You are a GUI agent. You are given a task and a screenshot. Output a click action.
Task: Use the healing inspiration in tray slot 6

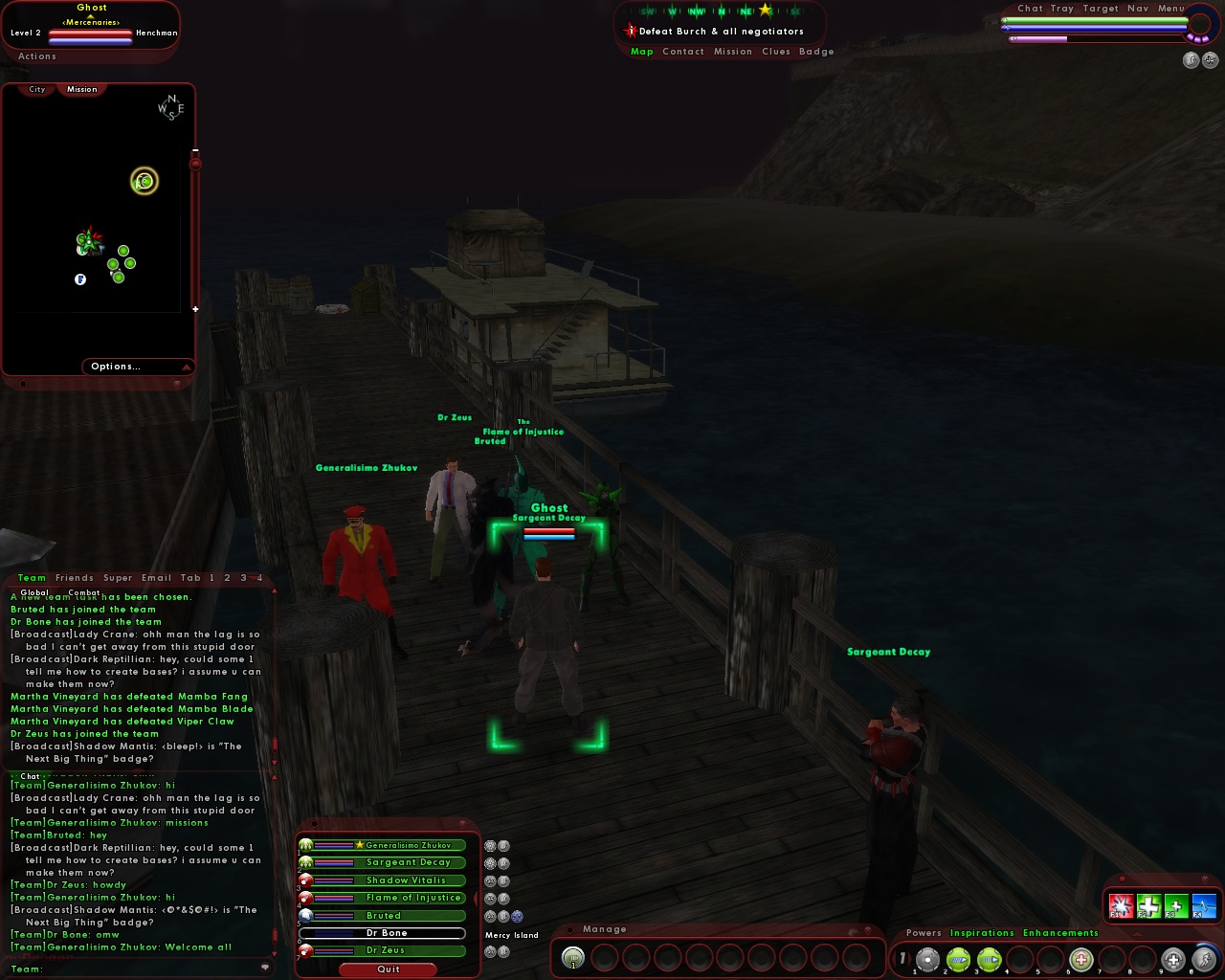pyautogui.click(x=1080, y=959)
